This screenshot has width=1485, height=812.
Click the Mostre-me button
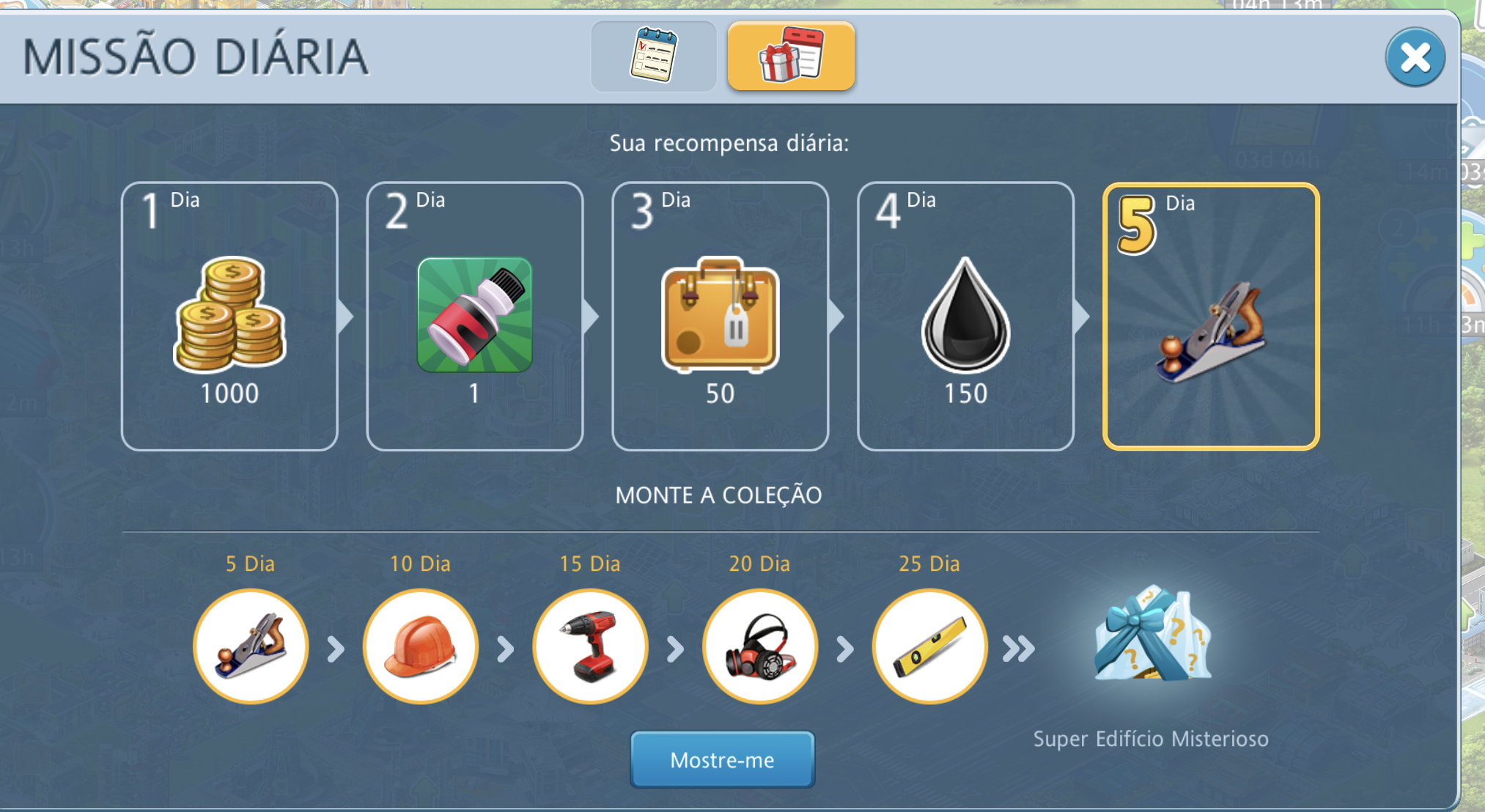[x=722, y=759]
